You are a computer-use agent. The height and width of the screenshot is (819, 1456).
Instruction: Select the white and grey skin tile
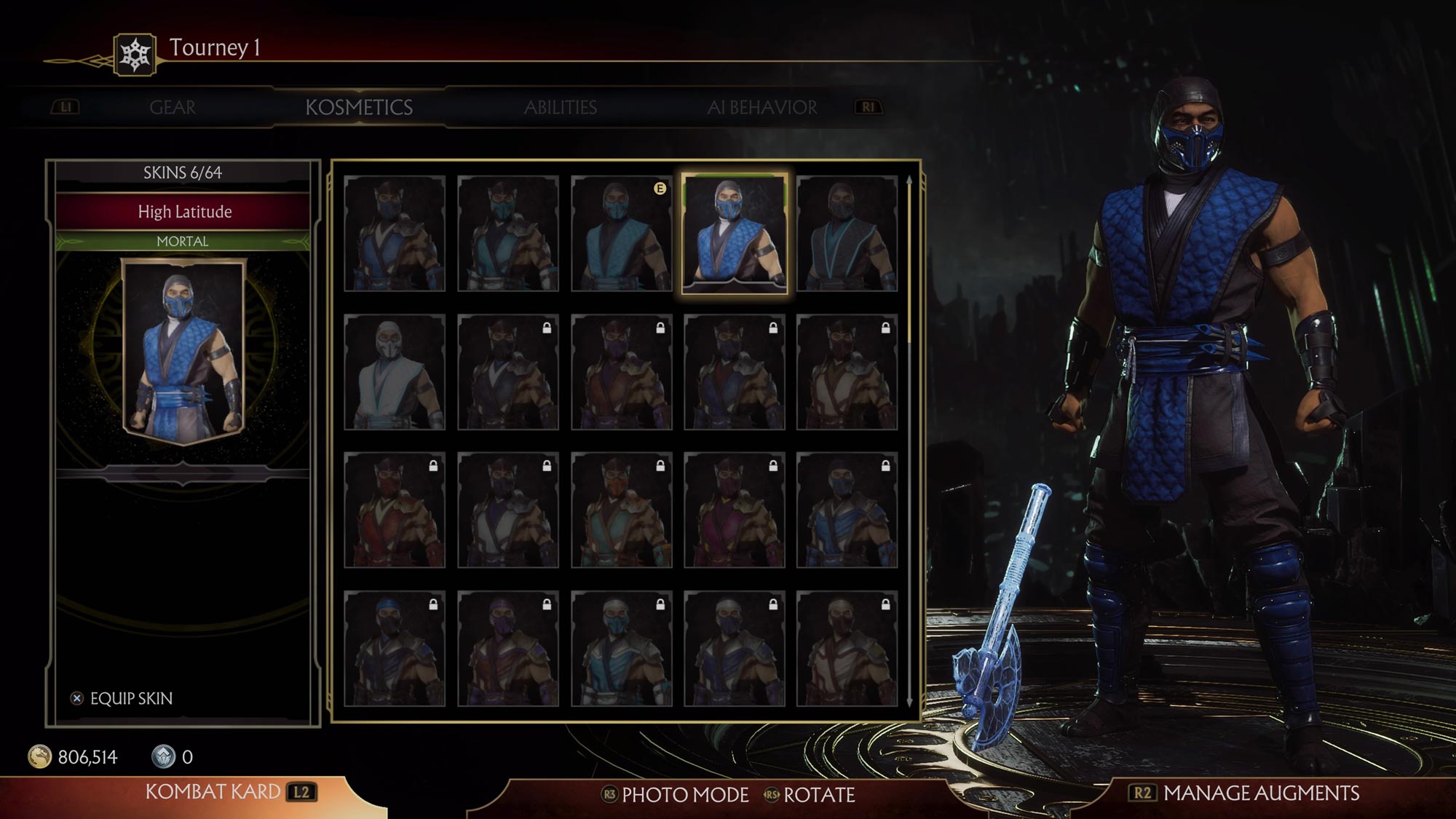click(x=395, y=372)
